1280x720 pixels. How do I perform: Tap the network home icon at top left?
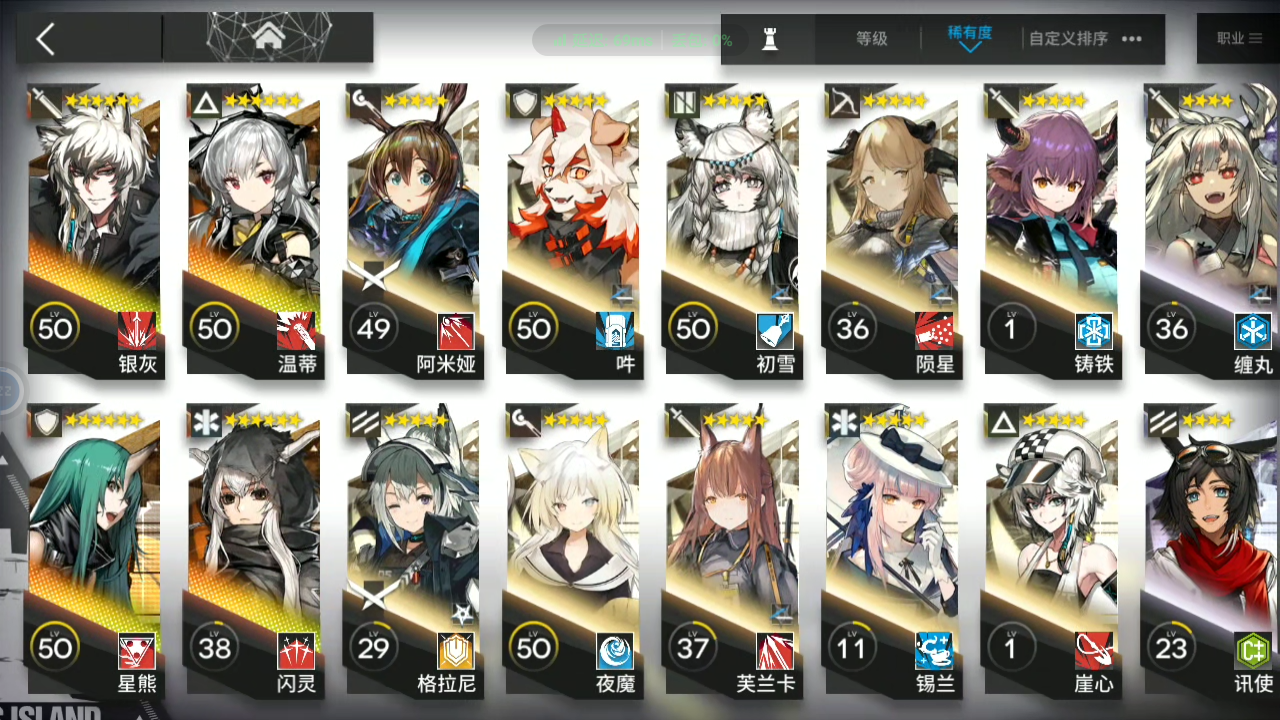pyautogui.click(x=267, y=35)
